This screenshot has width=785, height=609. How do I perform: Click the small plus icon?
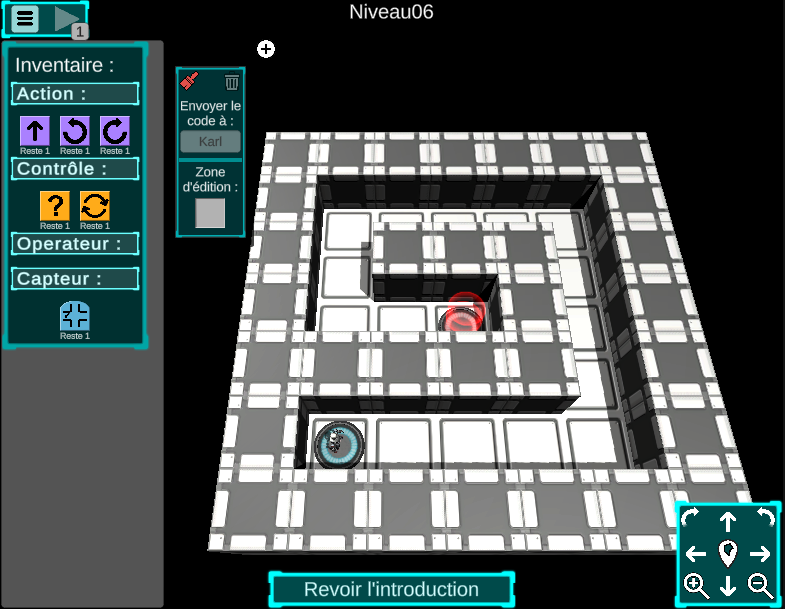tap(266, 49)
